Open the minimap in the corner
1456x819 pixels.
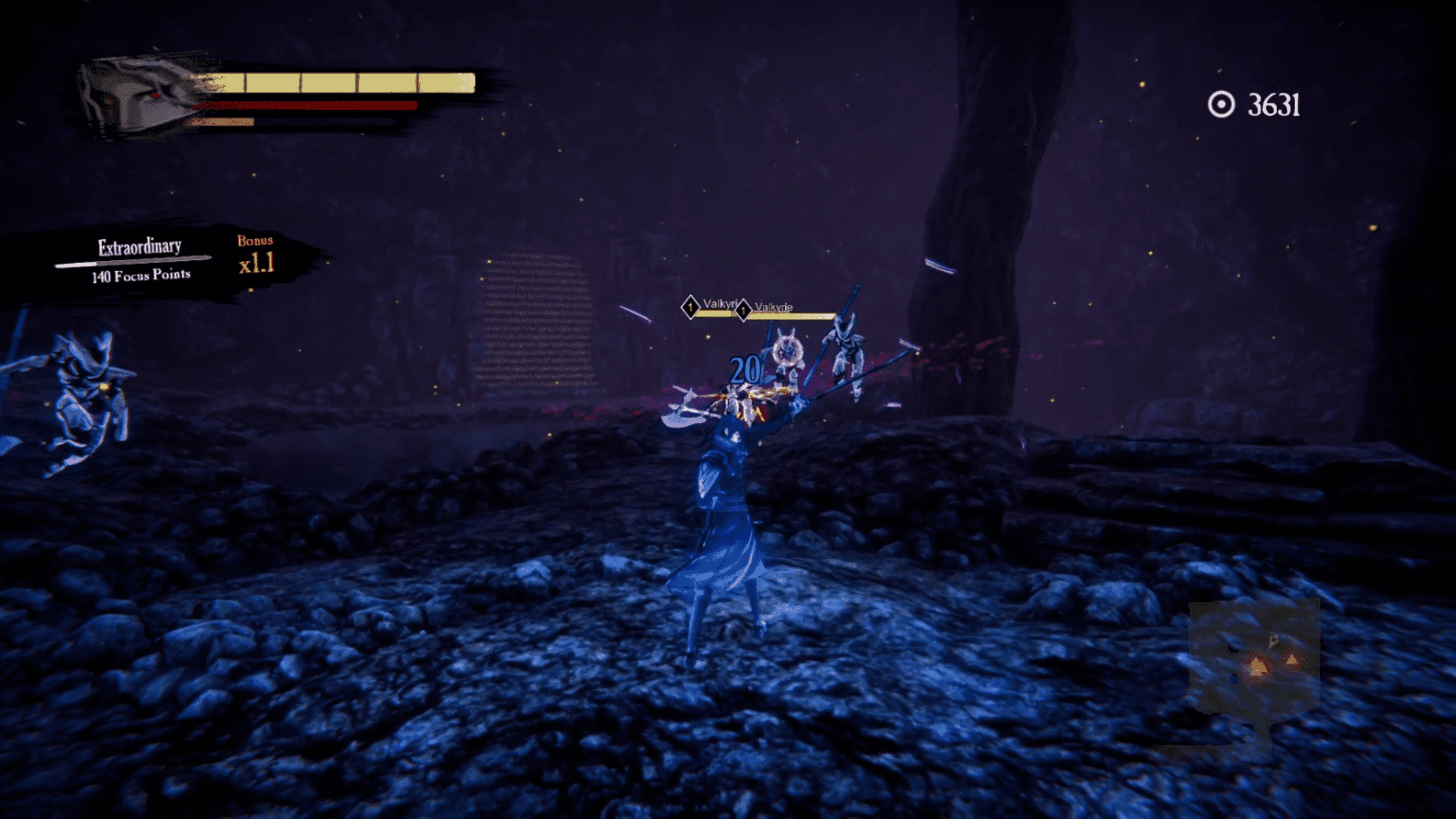tap(1254, 658)
